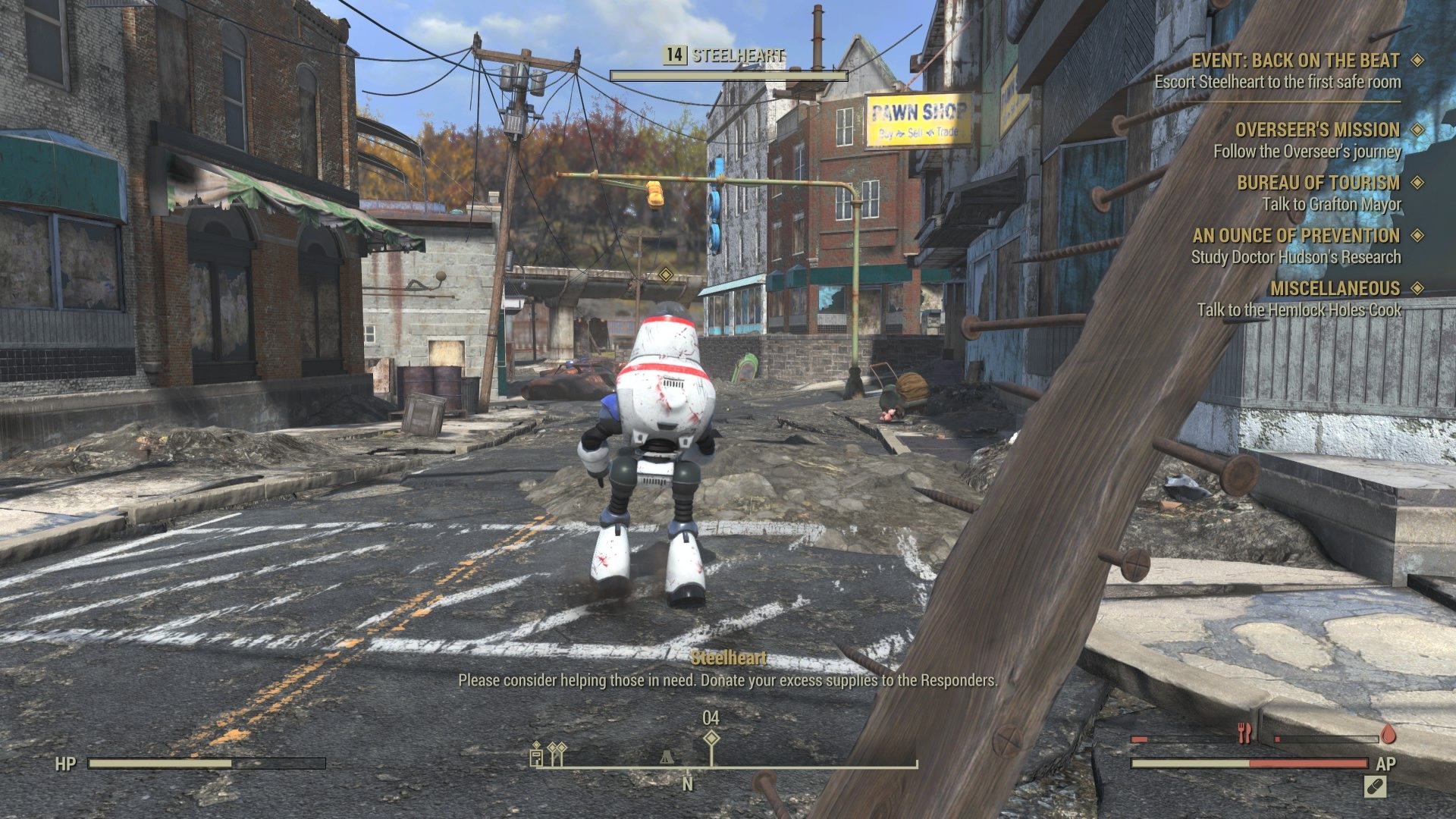Image resolution: width=1456 pixels, height=819 pixels.
Task: Click Steelheart's health bar at the top
Action: click(730, 74)
